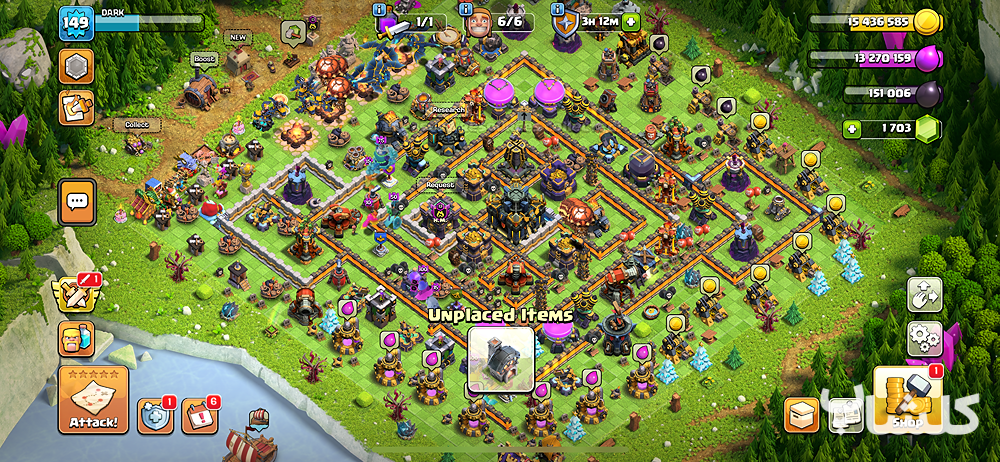Open the barbarian and potion army button

77,340
